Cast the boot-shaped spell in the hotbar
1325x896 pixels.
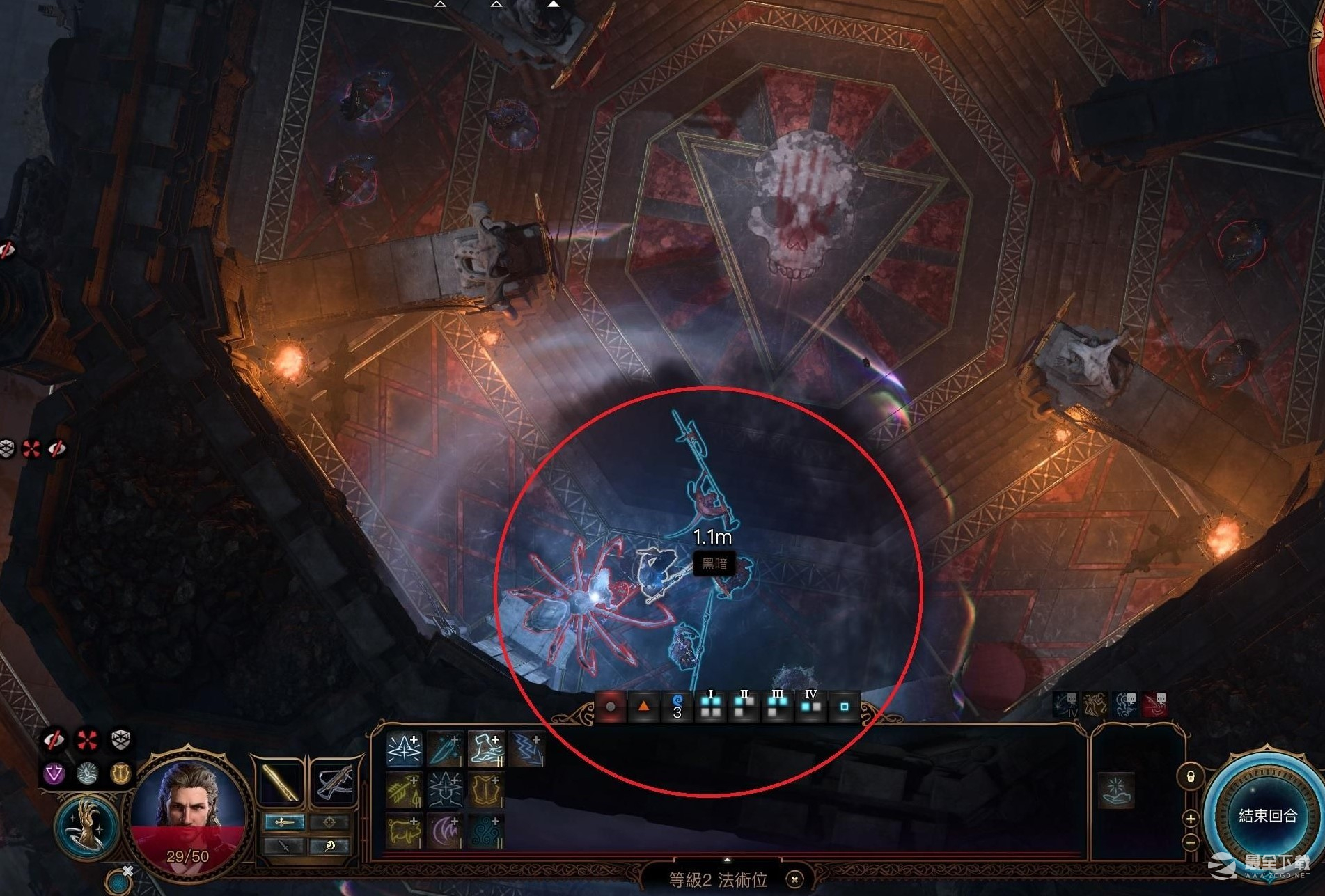(x=485, y=749)
